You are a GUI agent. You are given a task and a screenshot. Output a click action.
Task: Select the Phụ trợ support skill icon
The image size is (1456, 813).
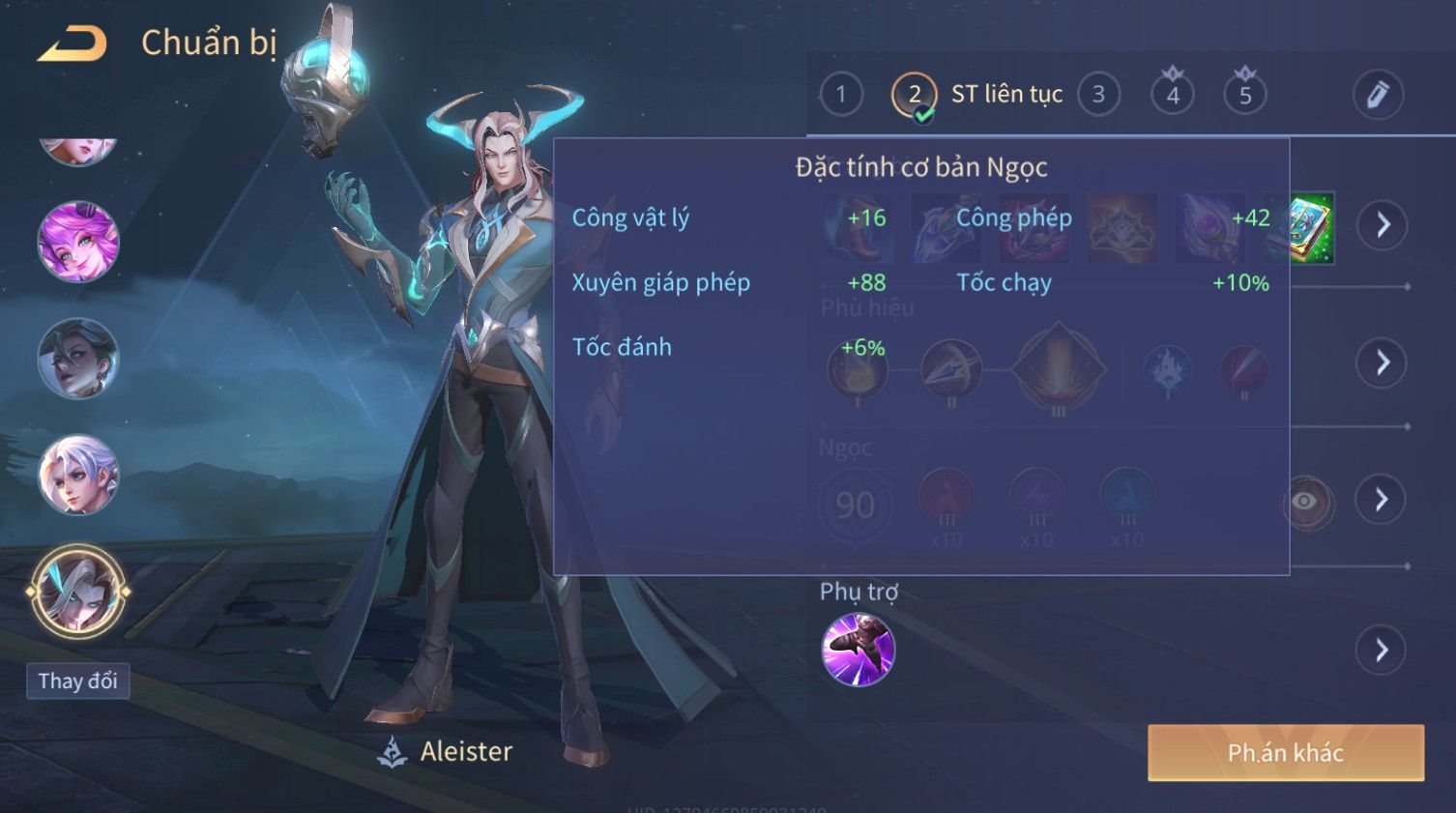point(858,650)
